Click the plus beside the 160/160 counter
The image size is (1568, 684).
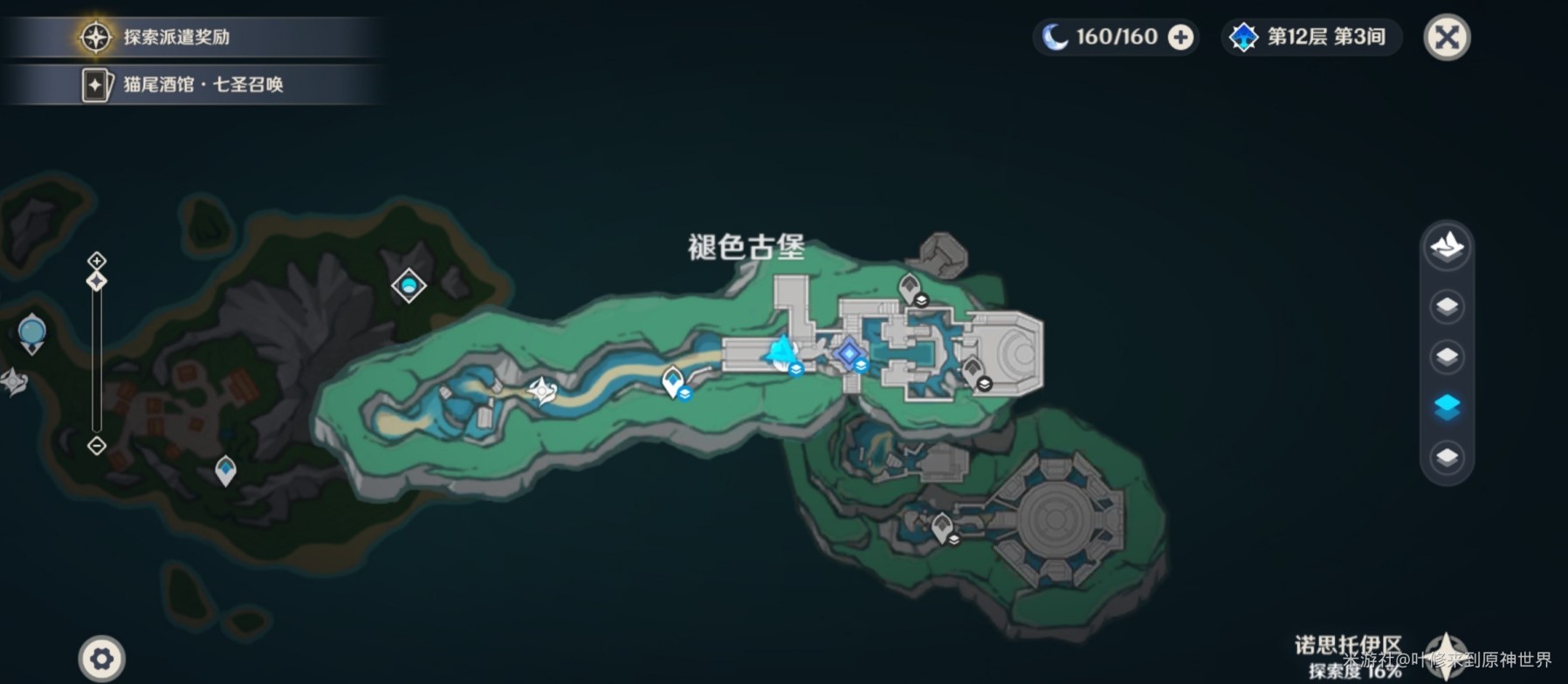click(x=1179, y=38)
